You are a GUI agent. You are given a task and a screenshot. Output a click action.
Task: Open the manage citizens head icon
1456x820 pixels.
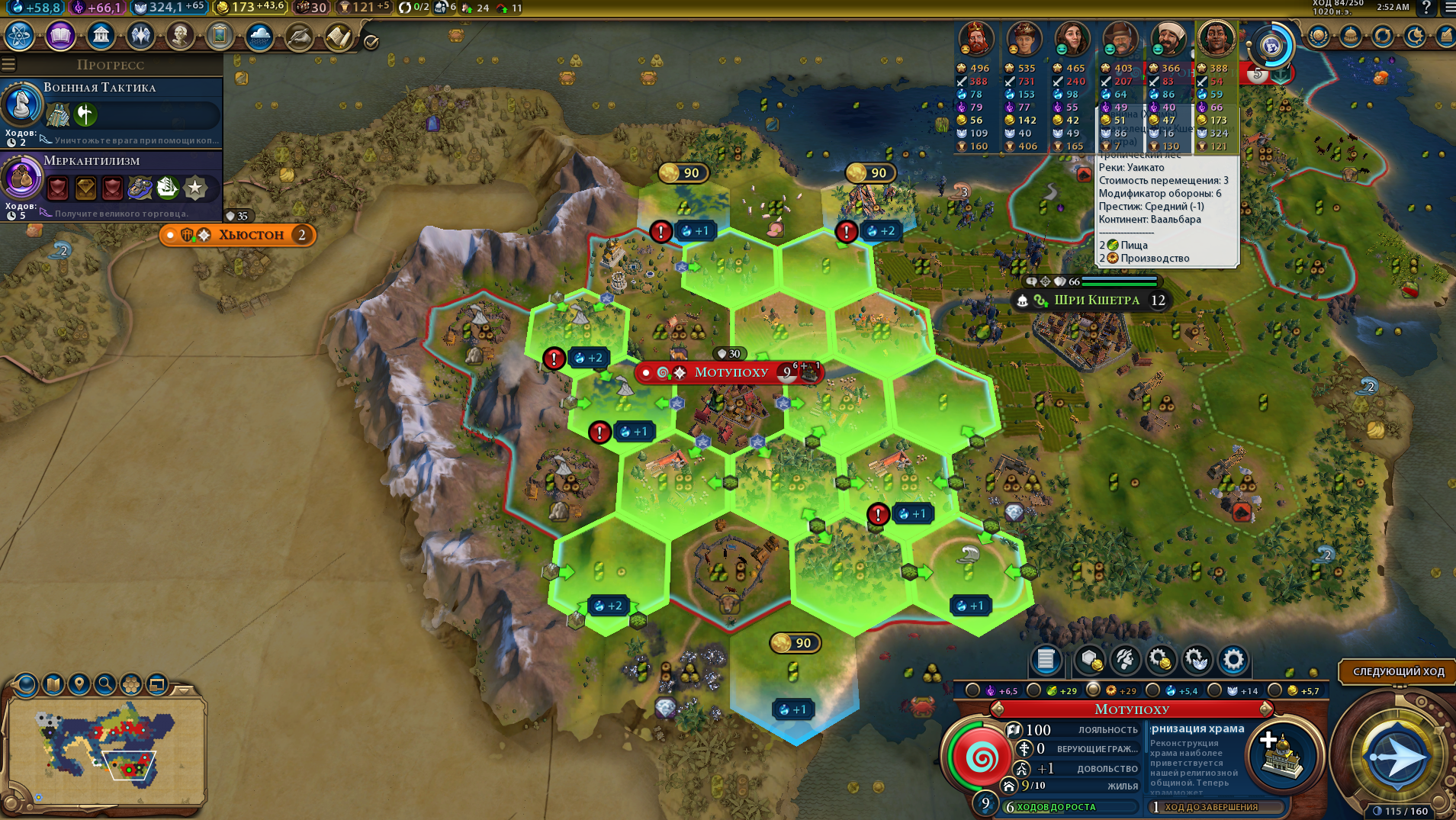click(1125, 660)
